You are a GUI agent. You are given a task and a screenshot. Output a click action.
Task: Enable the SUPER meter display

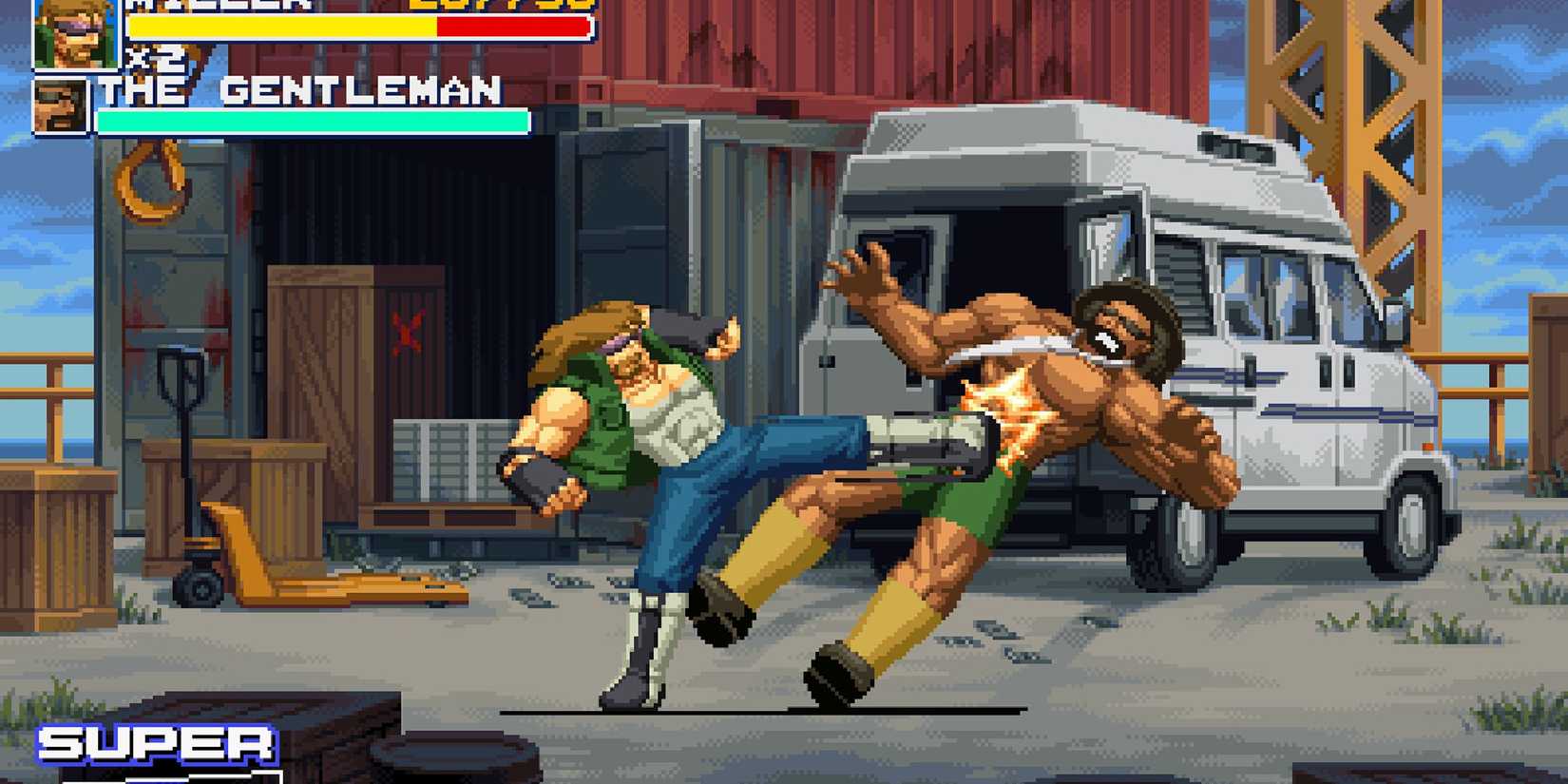157,746
